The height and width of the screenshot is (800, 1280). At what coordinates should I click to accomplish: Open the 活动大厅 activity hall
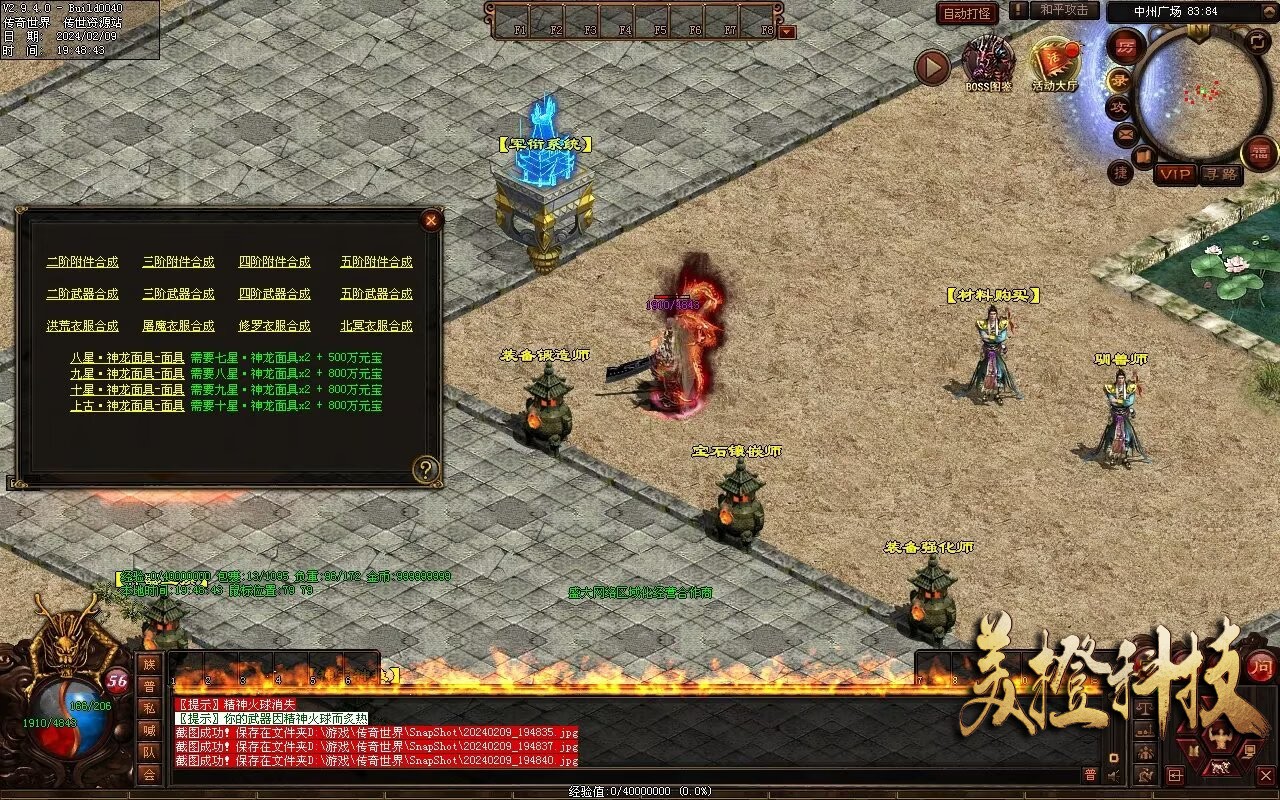pos(1055,62)
